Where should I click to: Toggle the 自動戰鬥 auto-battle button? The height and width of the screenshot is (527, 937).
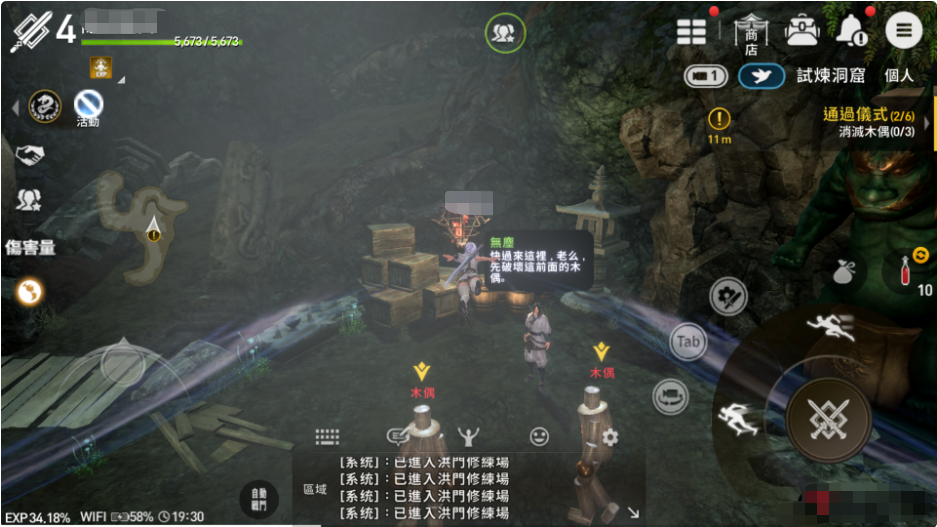(x=259, y=498)
